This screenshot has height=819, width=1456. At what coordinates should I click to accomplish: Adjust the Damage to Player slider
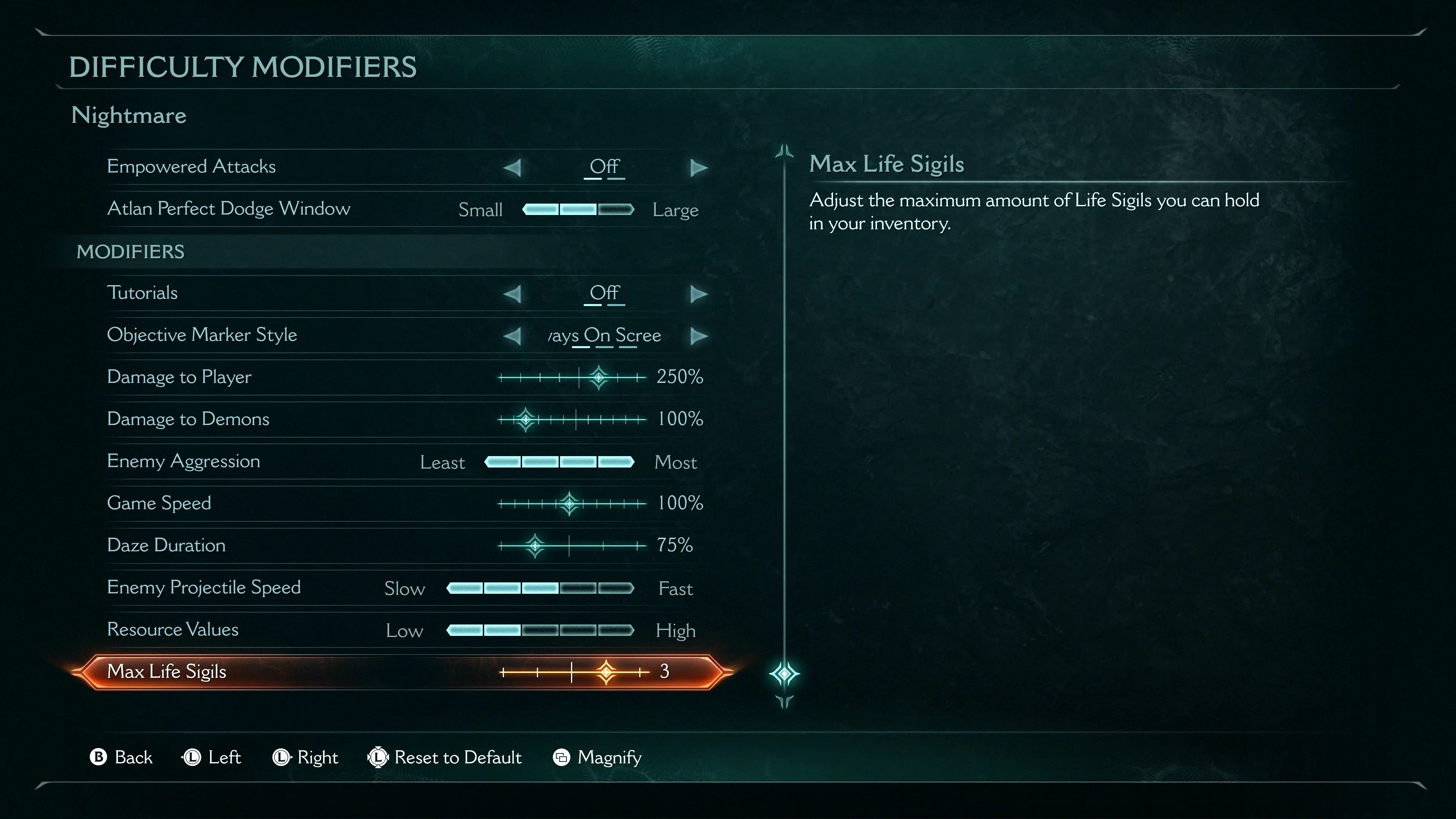(x=599, y=377)
